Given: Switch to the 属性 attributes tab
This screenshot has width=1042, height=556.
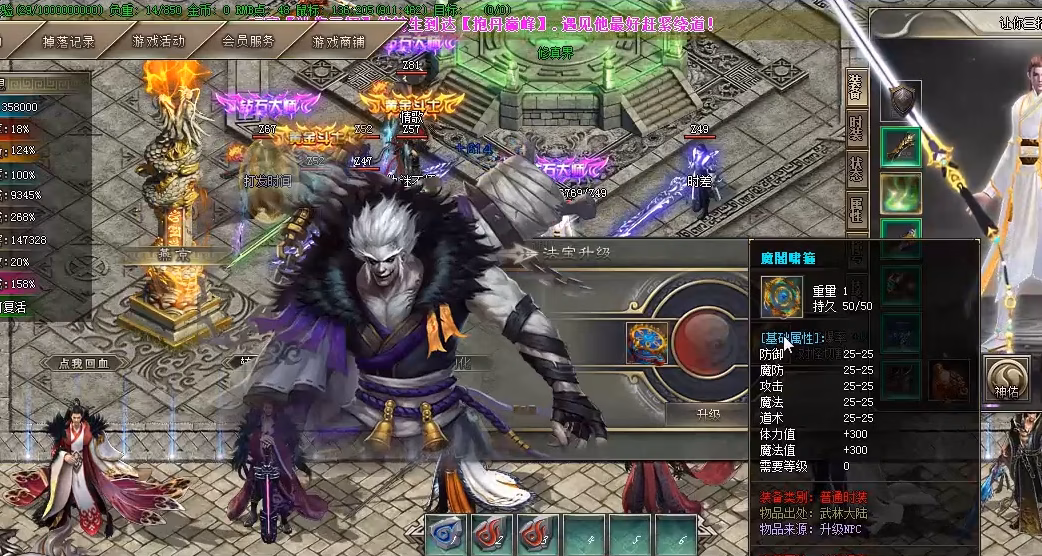Looking at the screenshot, I should tap(856, 209).
